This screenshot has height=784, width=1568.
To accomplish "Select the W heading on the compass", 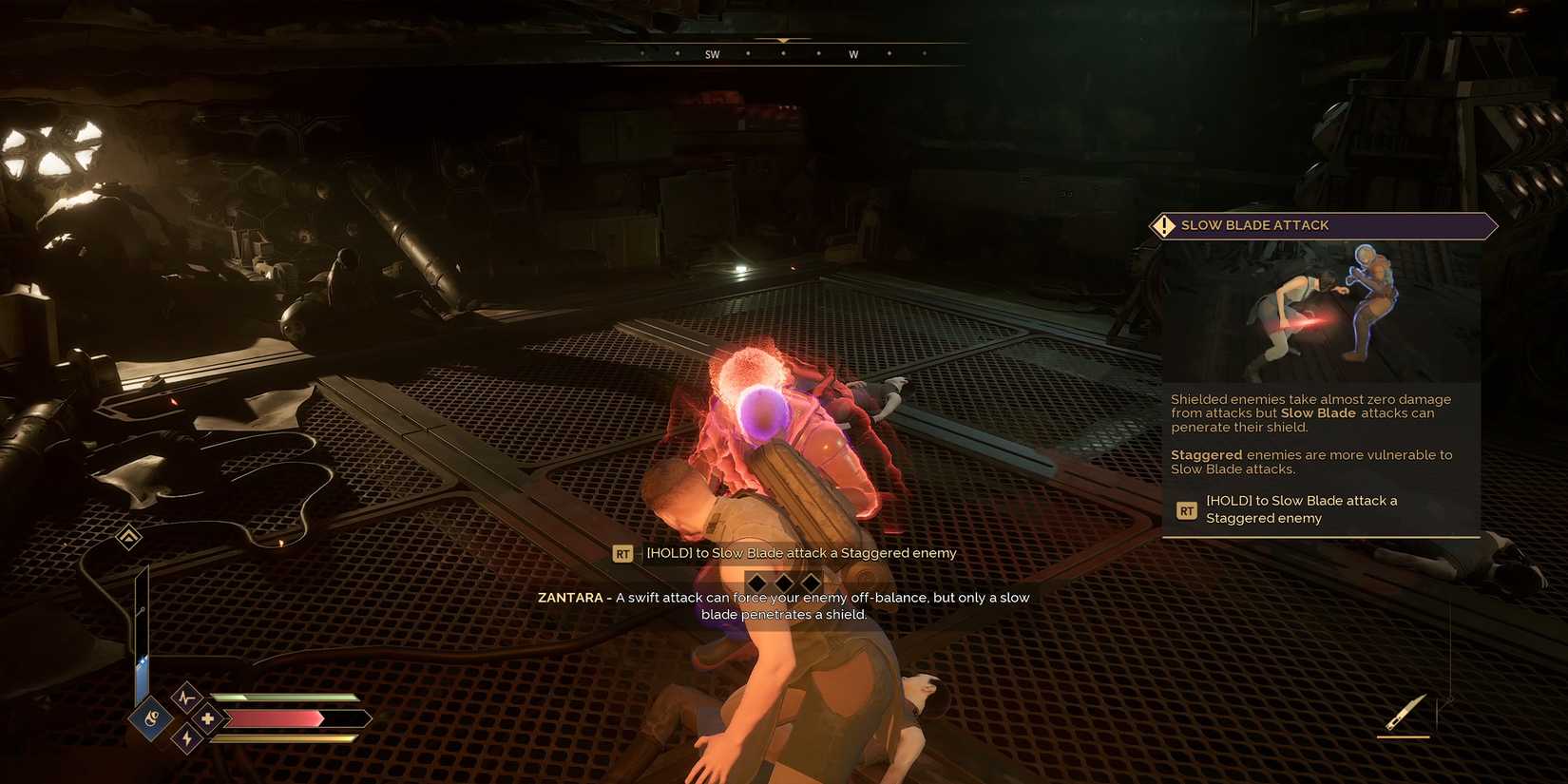I will tap(853, 54).
